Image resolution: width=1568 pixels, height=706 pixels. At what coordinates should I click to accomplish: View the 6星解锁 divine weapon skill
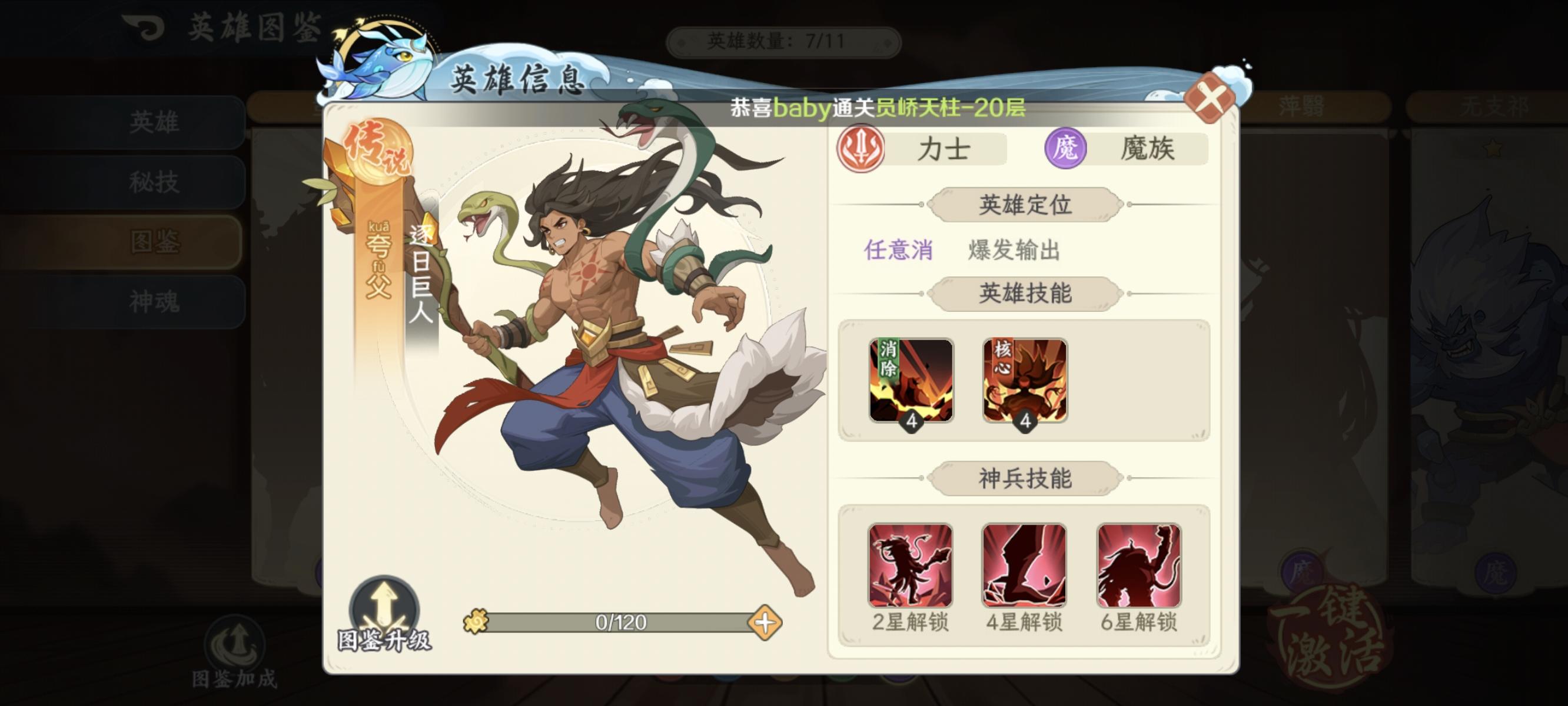click(1140, 567)
